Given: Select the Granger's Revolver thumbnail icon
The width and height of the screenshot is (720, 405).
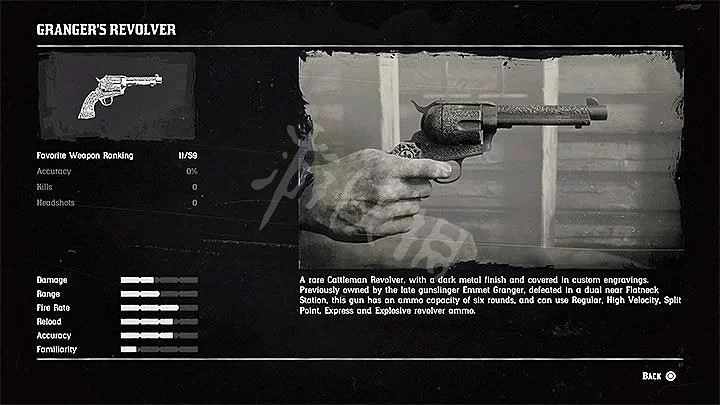Looking at the screenshot, I should [x=116, y=96].
